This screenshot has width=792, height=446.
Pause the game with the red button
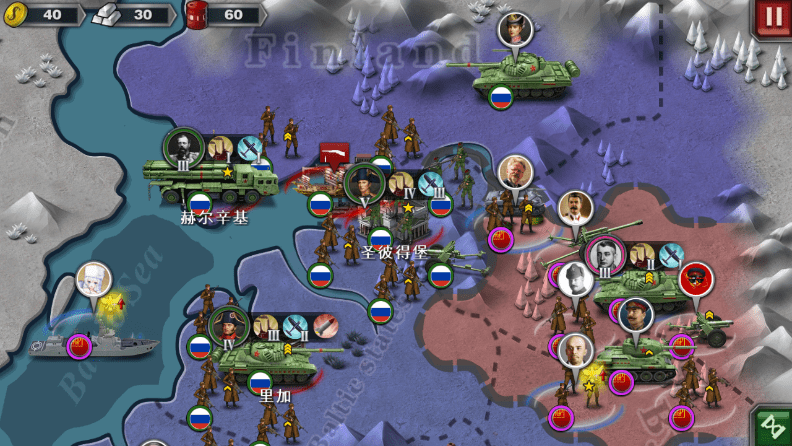(772, 18)
